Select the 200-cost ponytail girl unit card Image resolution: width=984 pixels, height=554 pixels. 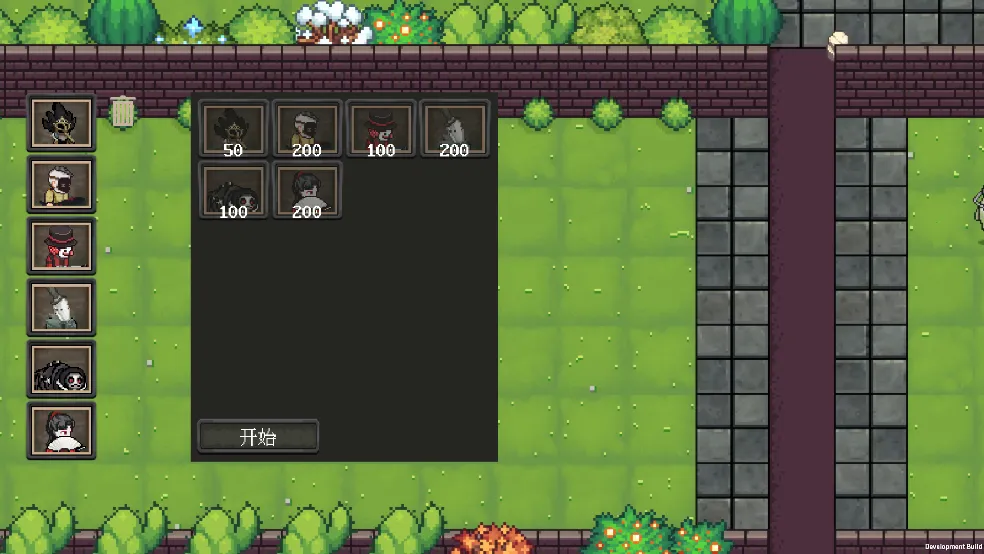coord(308,190)
